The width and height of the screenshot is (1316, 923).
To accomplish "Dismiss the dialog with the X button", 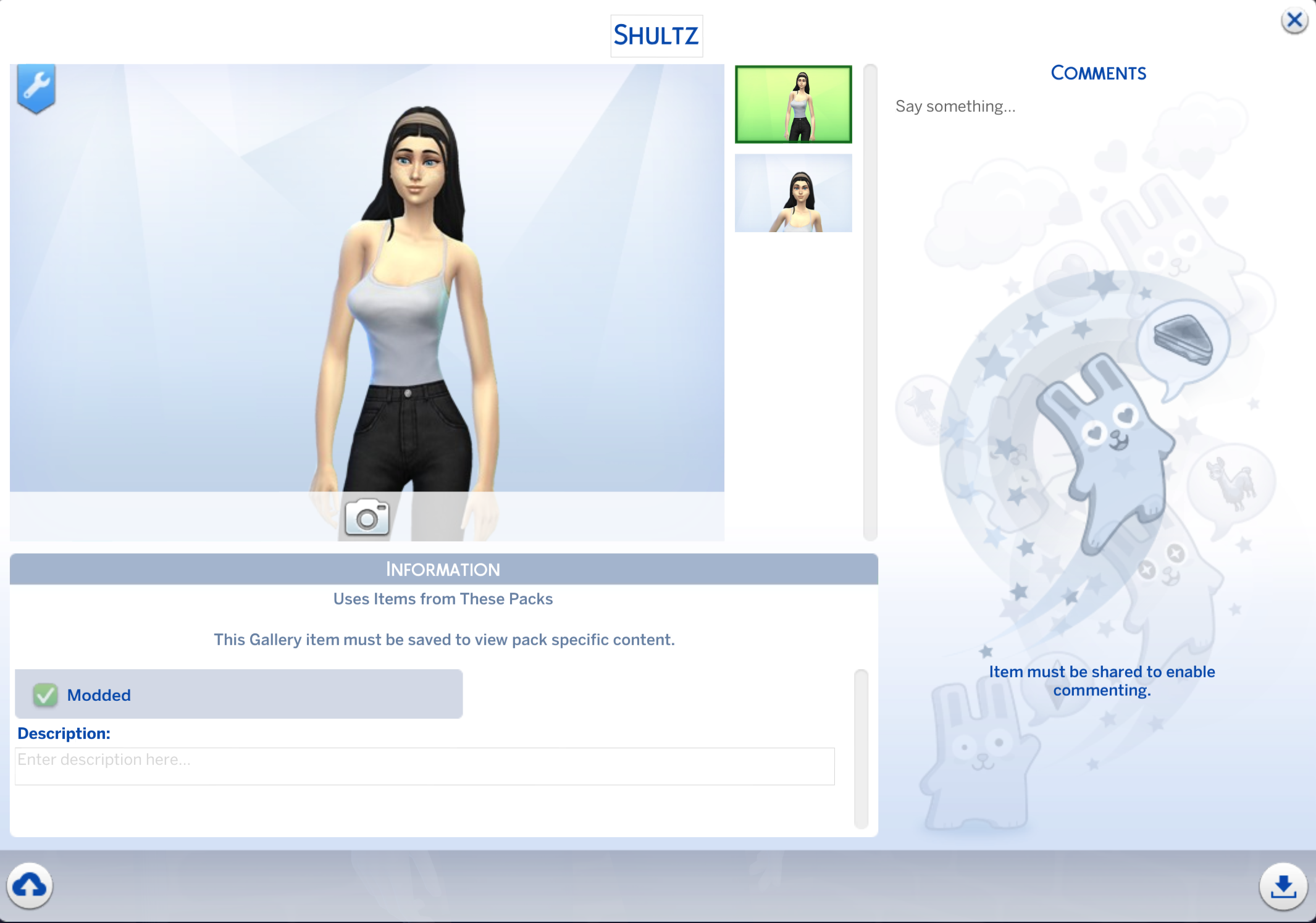I will click(x=1294, y=19).
